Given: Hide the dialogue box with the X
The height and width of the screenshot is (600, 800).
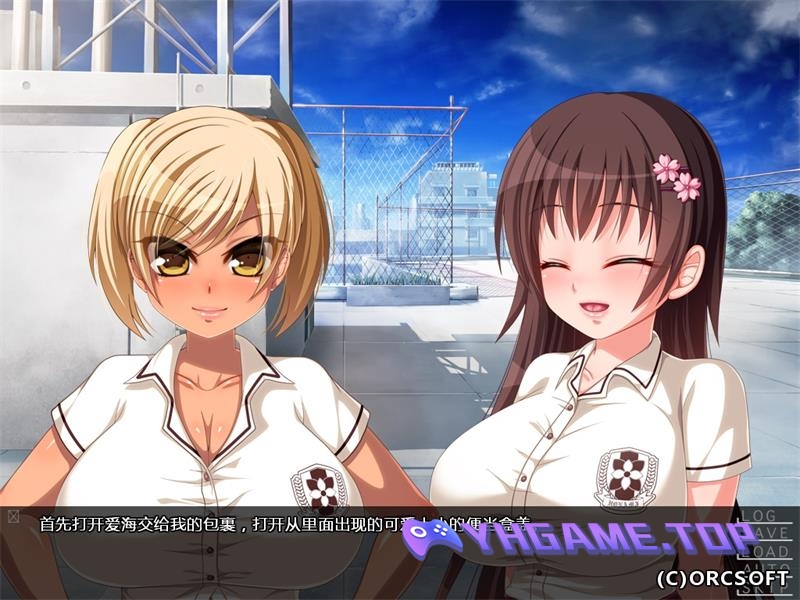Looking at the screenshot, I should tap(13, 517).
